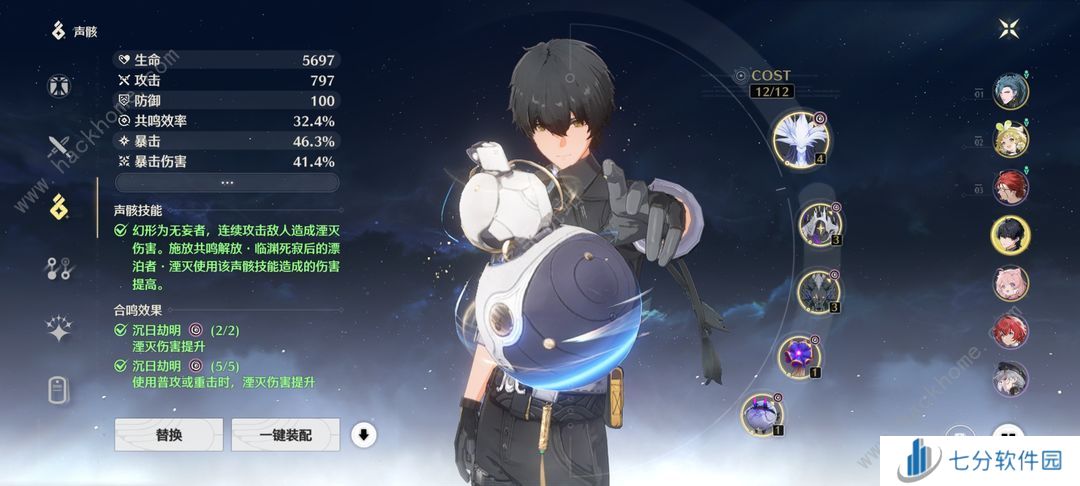The width and height of the screenshot is (1080, 486).
Task: Select the purple orb cost-1 echo
Action: (x=799, y=357)
